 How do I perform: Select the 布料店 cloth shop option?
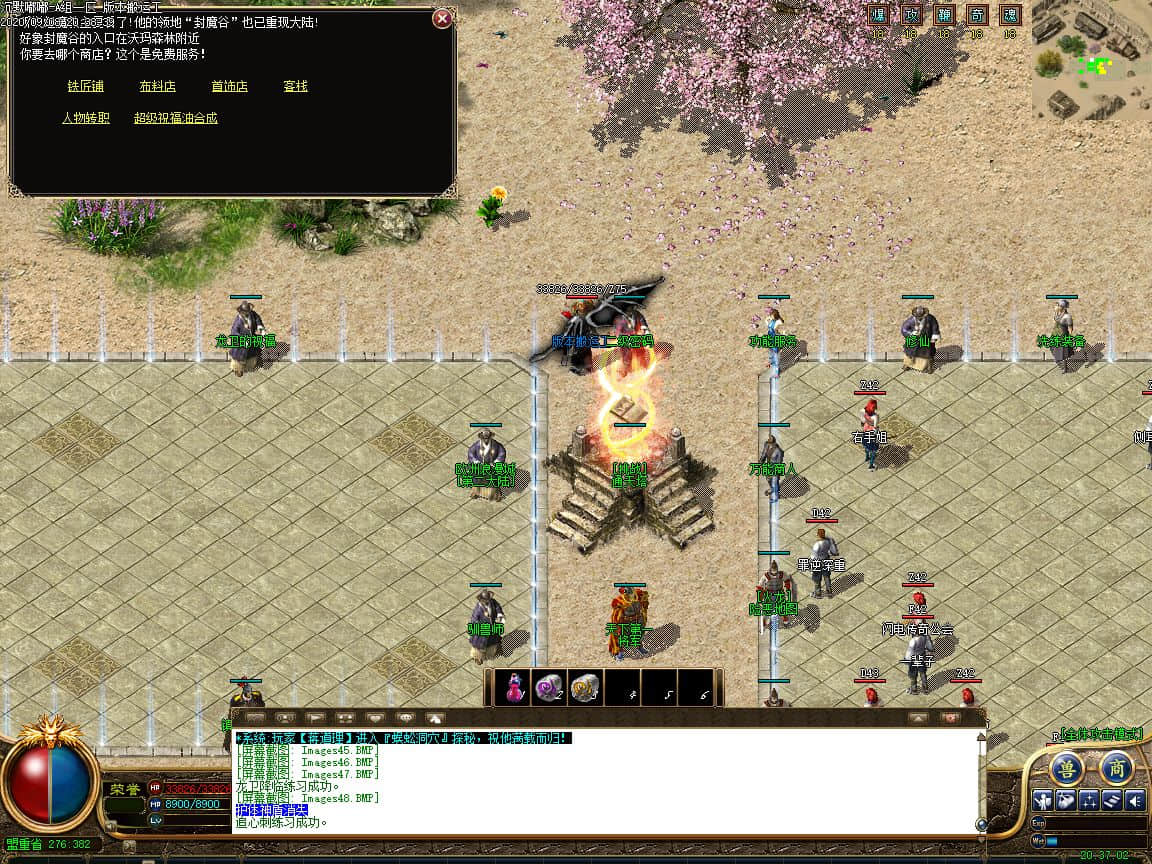[x=158, y=86]
